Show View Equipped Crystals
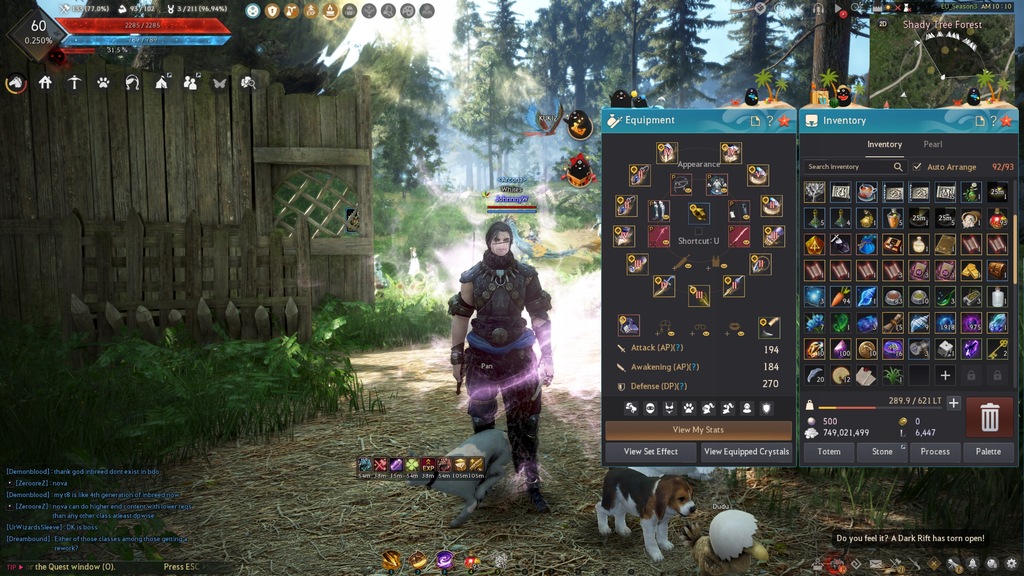The image size is (1024, 576). pyautogui.click(x=746, y=452)
